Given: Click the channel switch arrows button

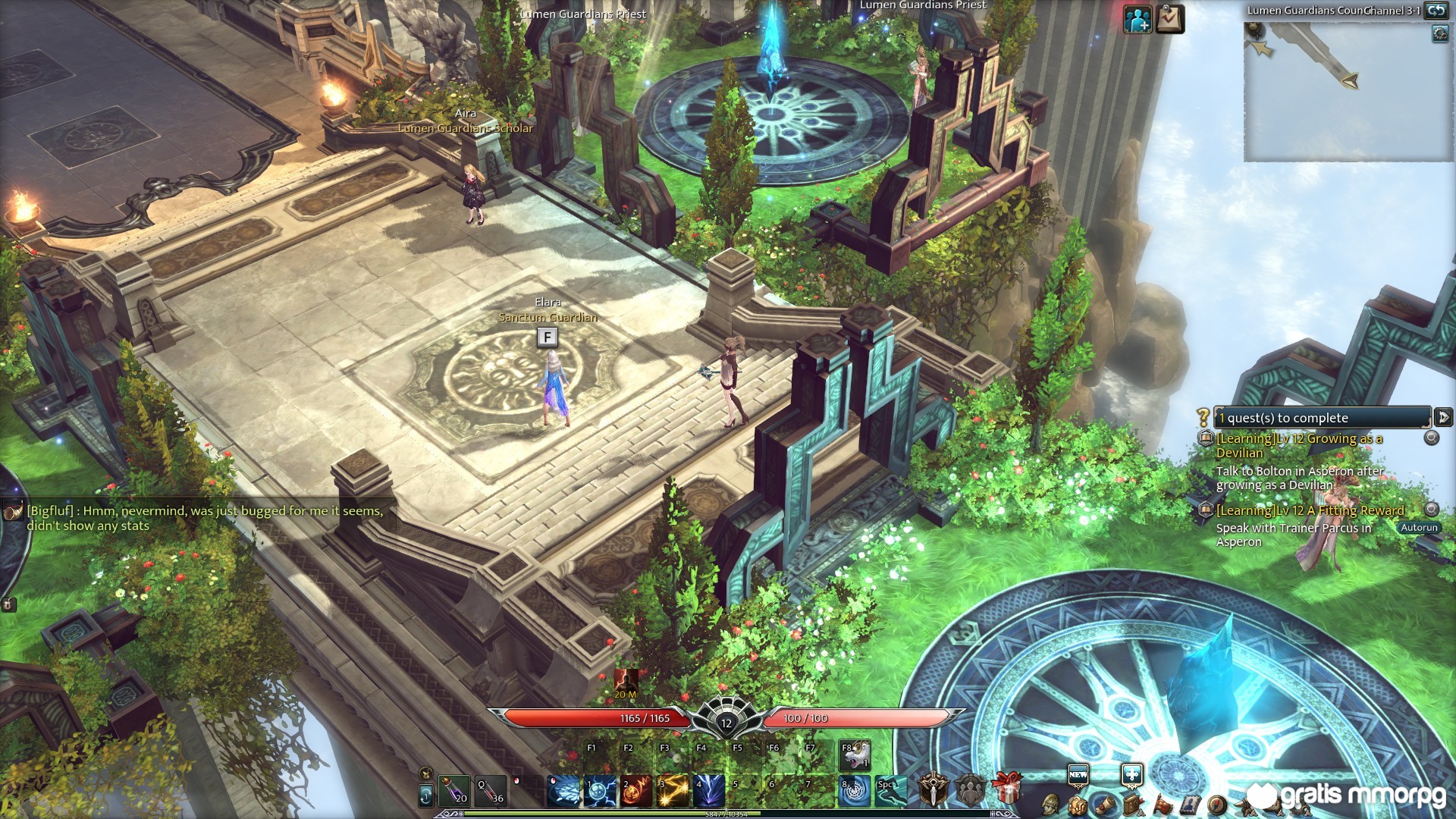Looking at the screenshot, I should 1436,10.
